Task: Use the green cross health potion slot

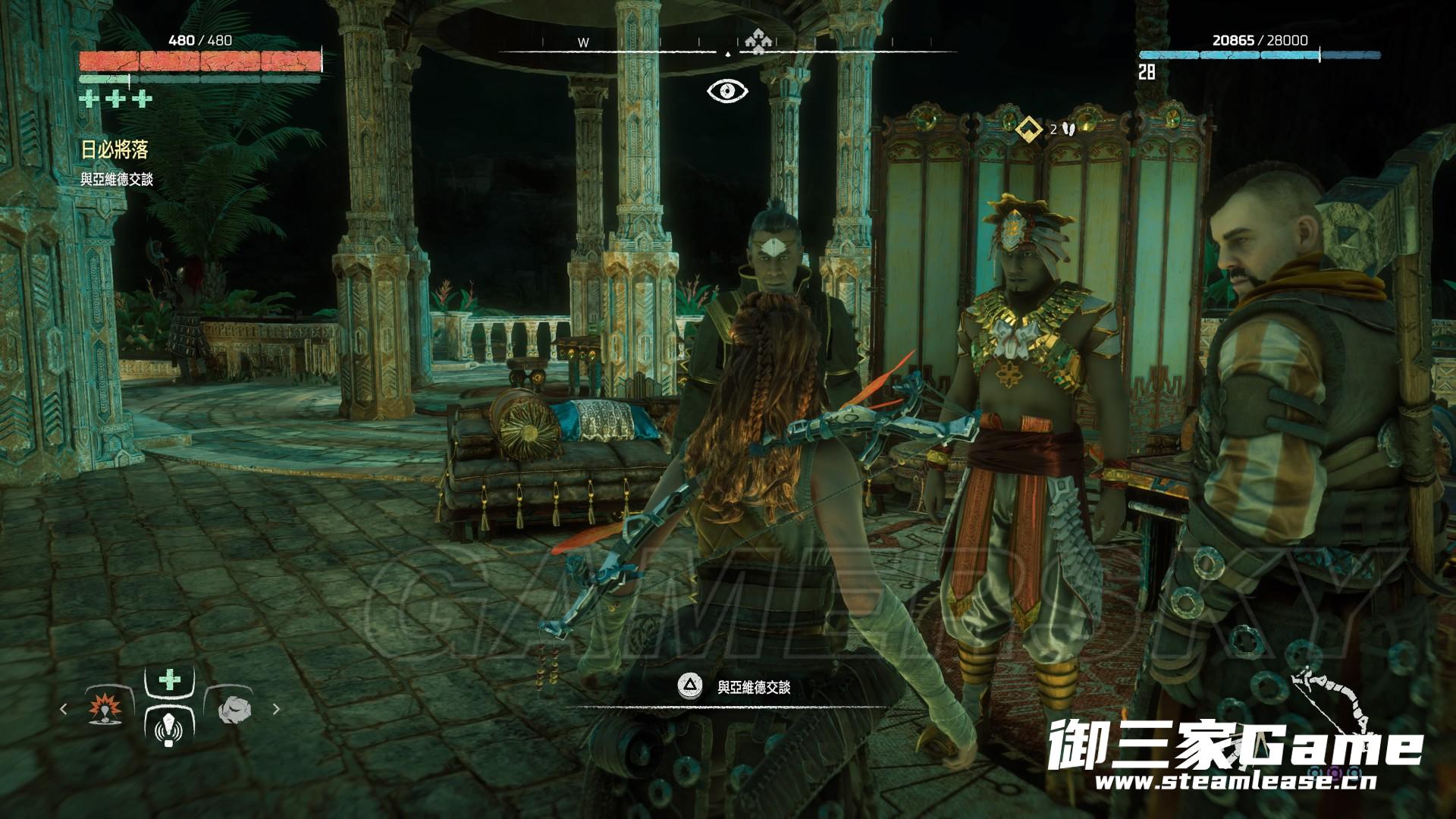Action: (169, 679)
